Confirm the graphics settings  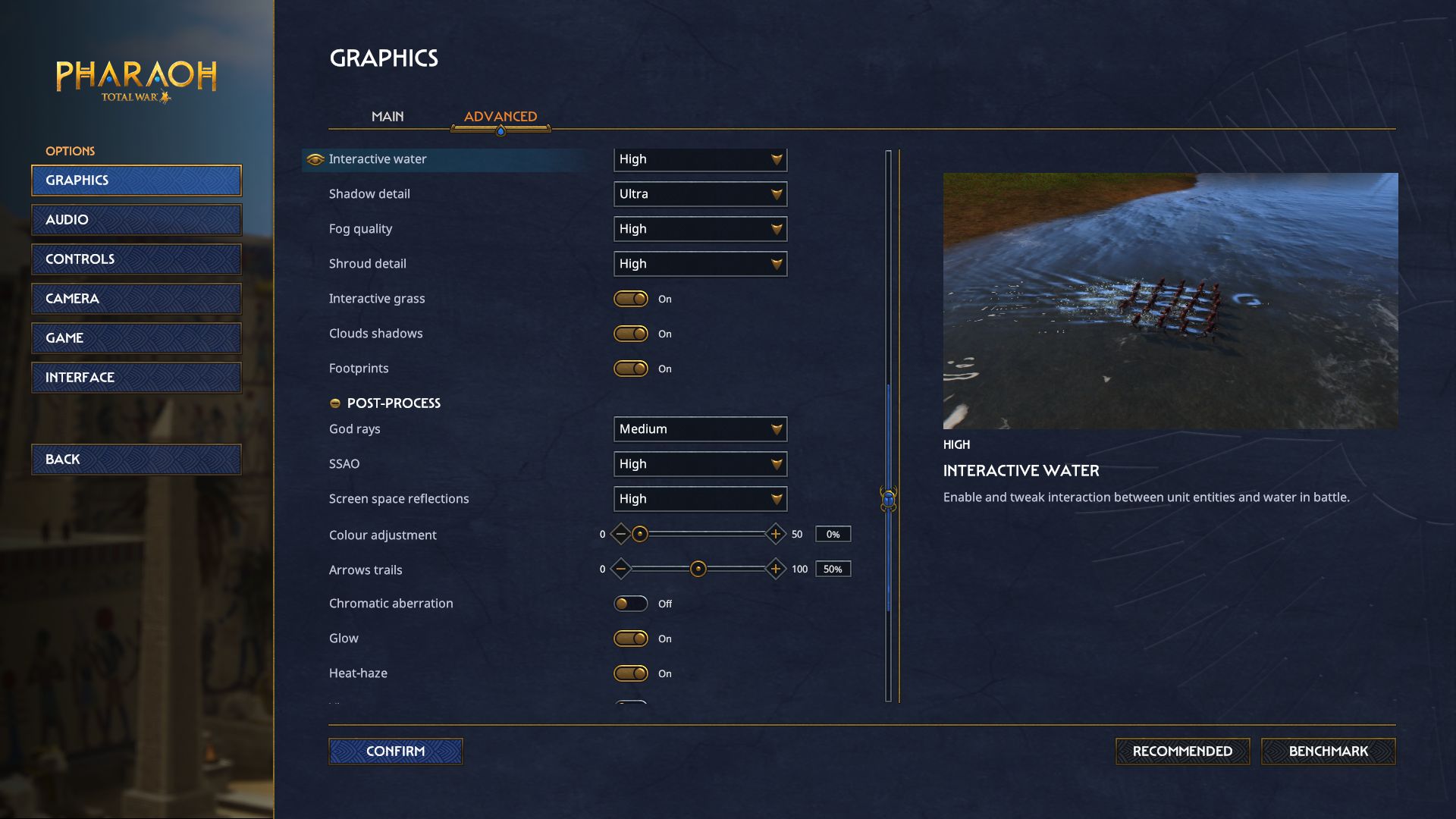coord(395,752)
